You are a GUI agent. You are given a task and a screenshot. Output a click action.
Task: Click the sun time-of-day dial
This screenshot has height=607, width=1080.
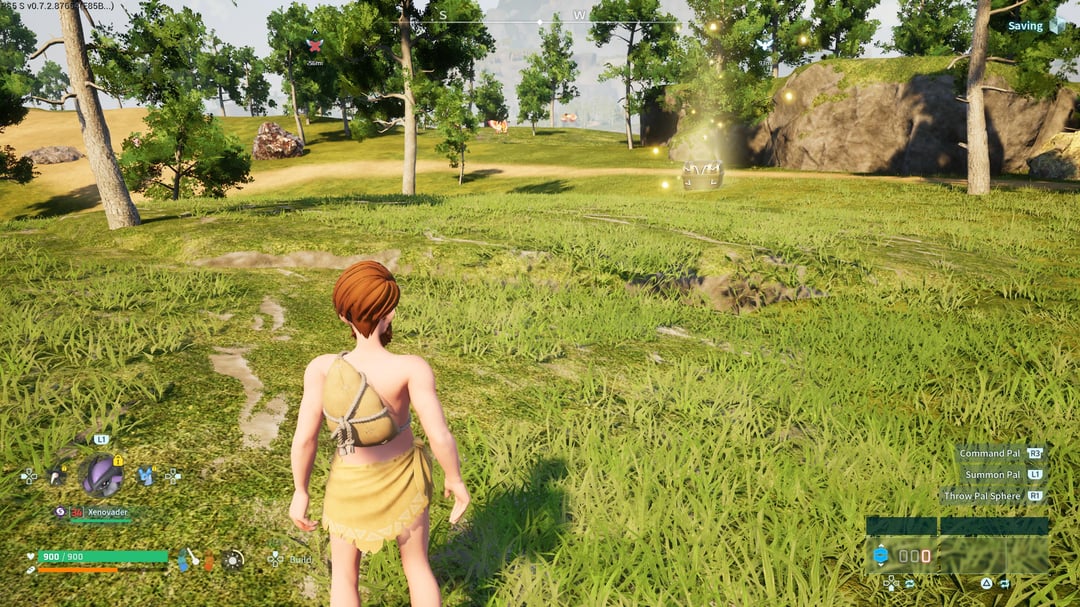pos(233,560)
